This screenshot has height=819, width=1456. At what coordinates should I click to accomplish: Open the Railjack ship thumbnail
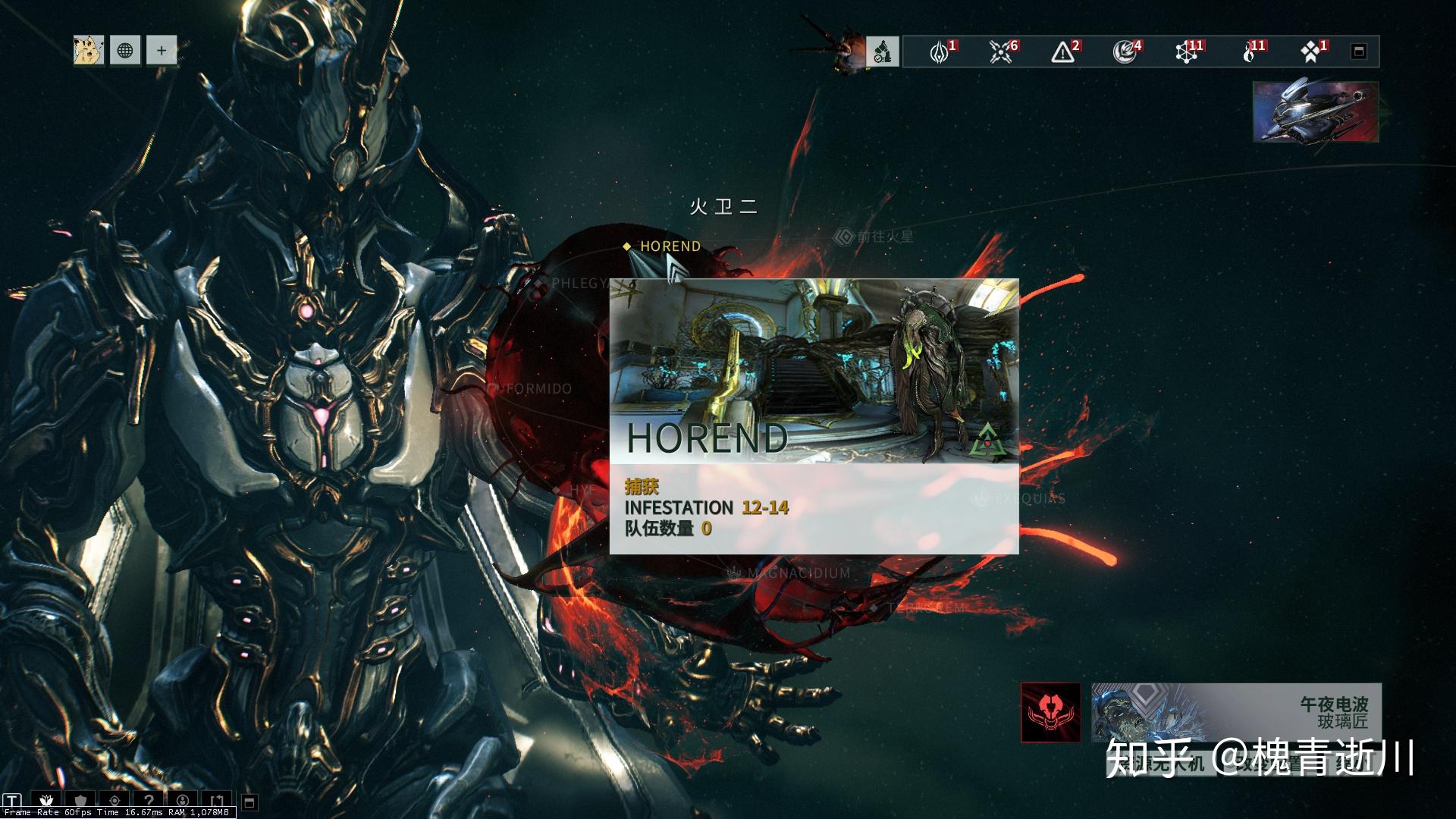[1316, 112]
